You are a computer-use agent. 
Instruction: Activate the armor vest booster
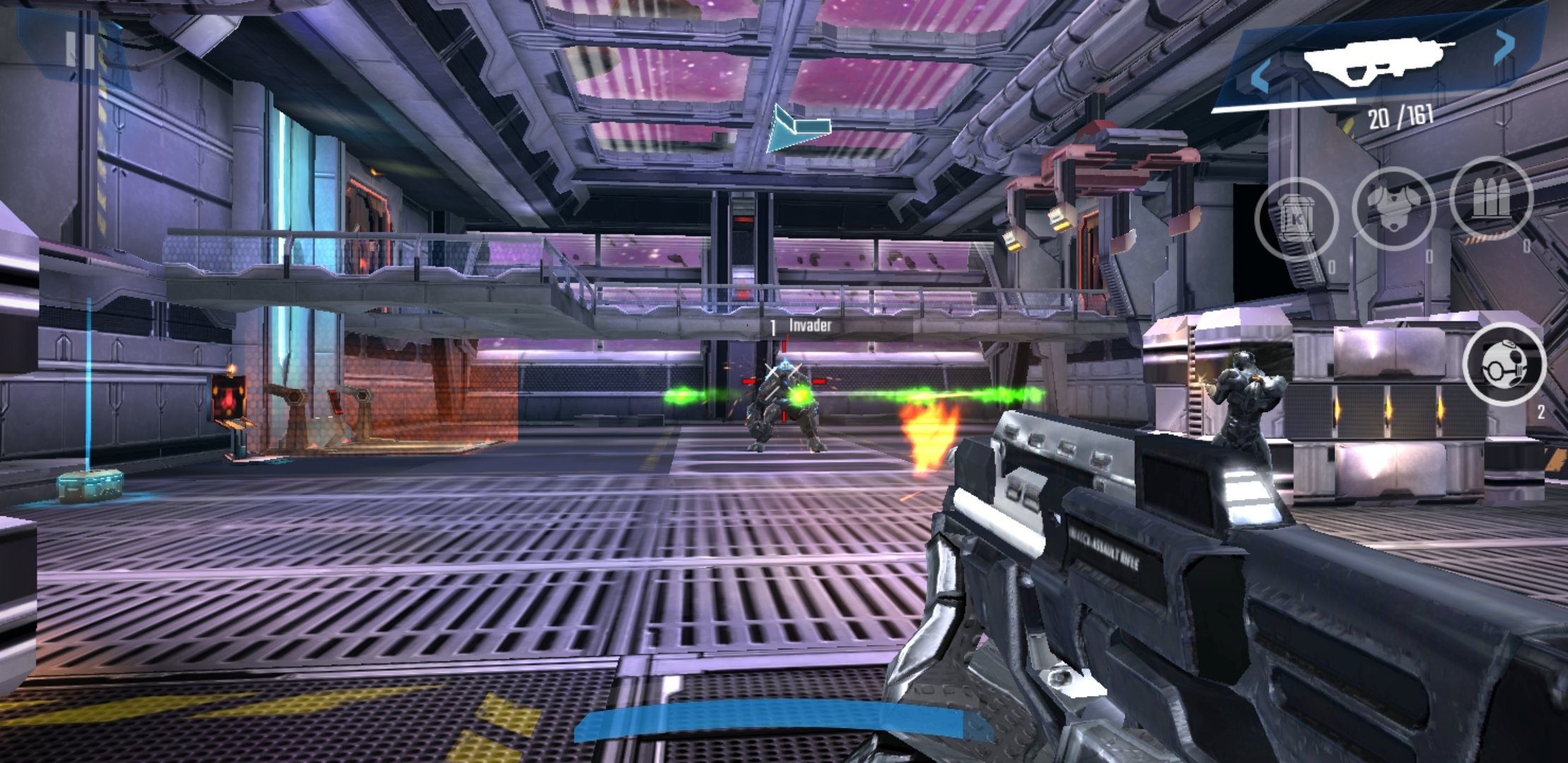(x=1393, y=208)
